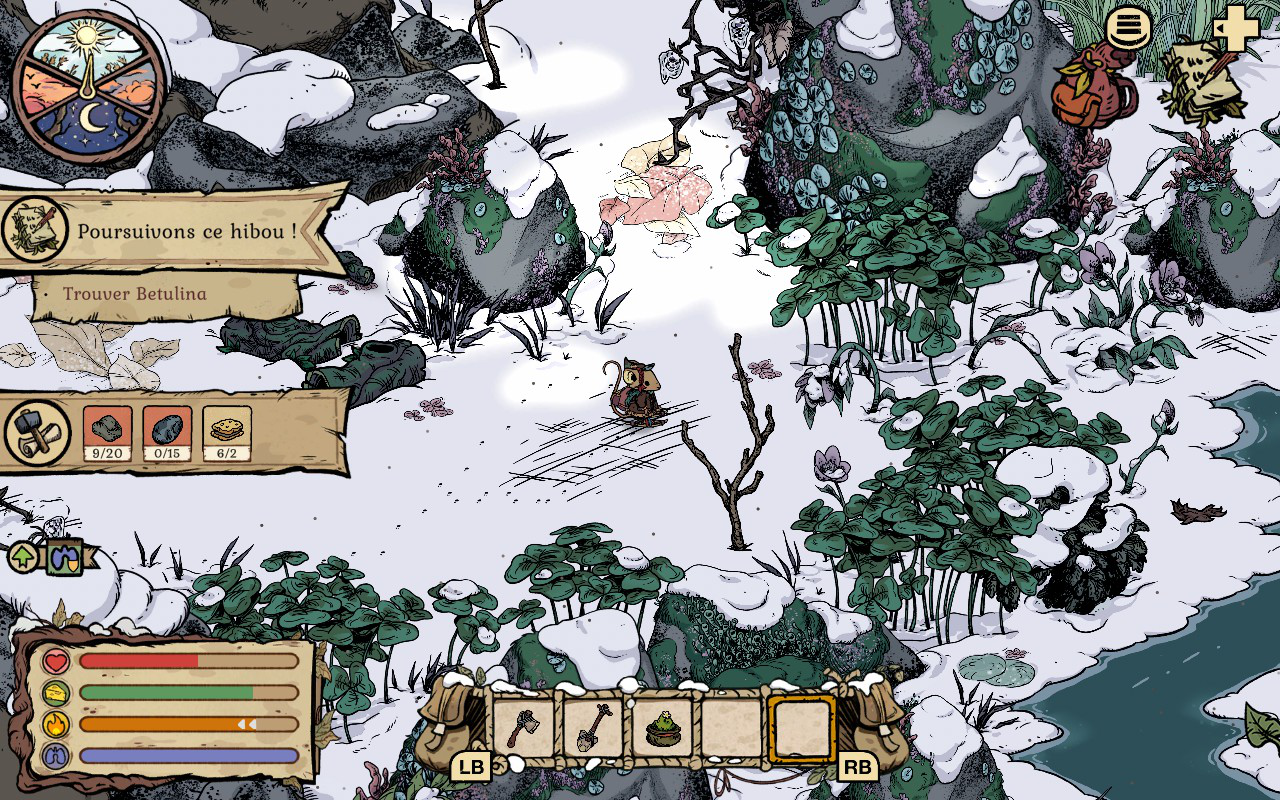The width and height of the screenshot is (1280, 800).
Task: Open the journal notebook with pencil
Action: (1202, 82)
